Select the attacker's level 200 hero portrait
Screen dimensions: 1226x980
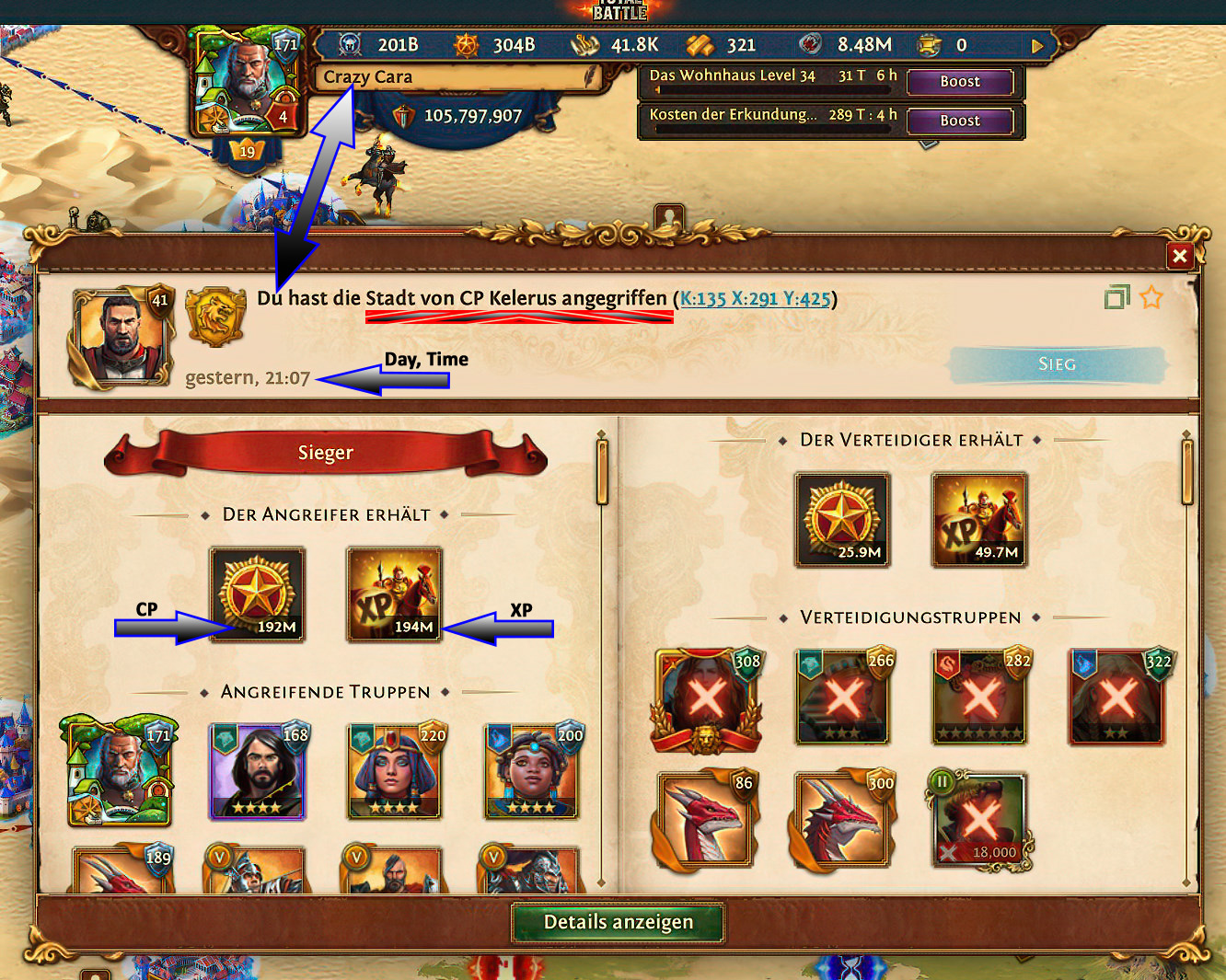(532, 771)
